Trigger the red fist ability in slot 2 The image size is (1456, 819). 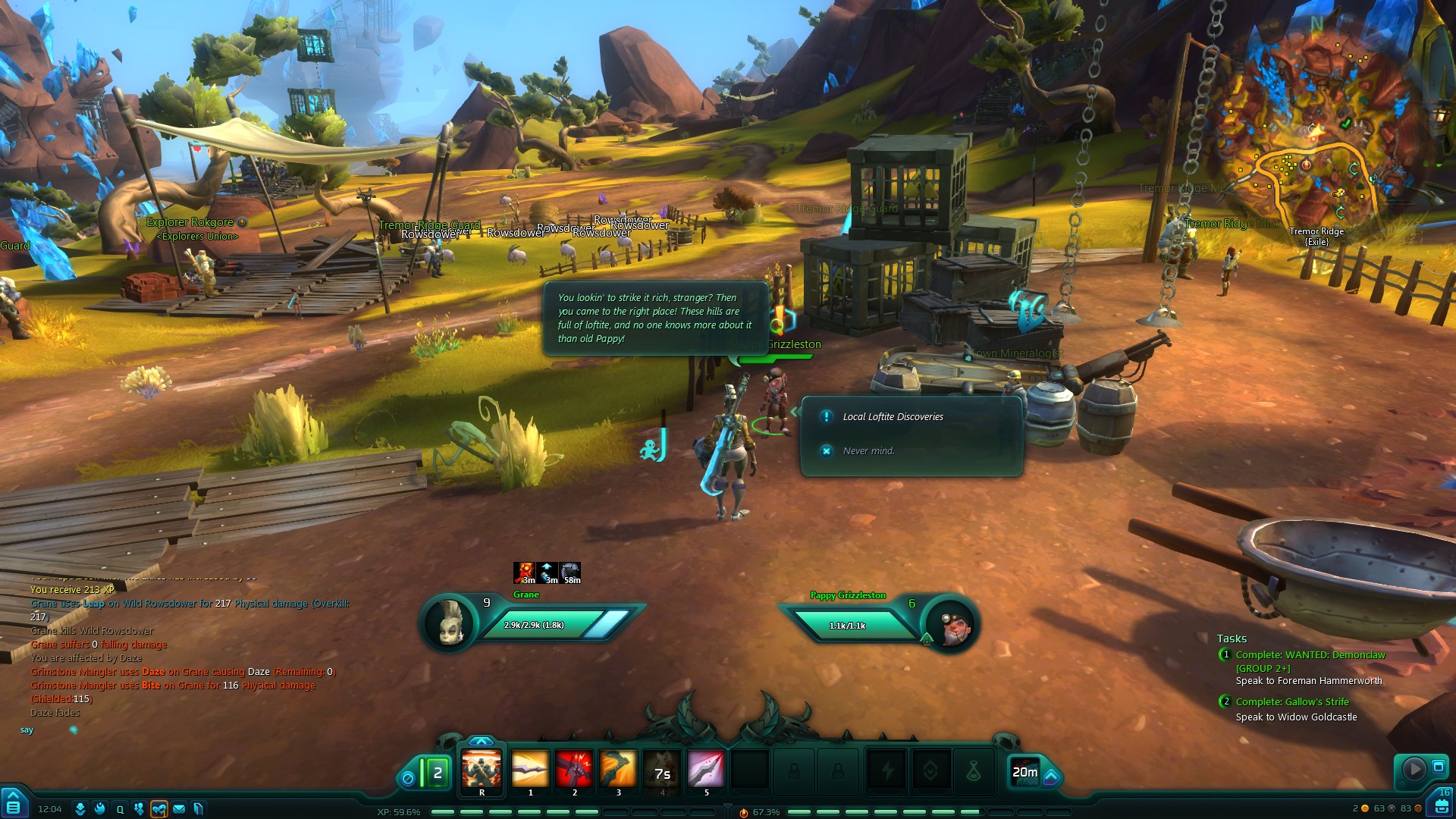(x=574, y=769)
